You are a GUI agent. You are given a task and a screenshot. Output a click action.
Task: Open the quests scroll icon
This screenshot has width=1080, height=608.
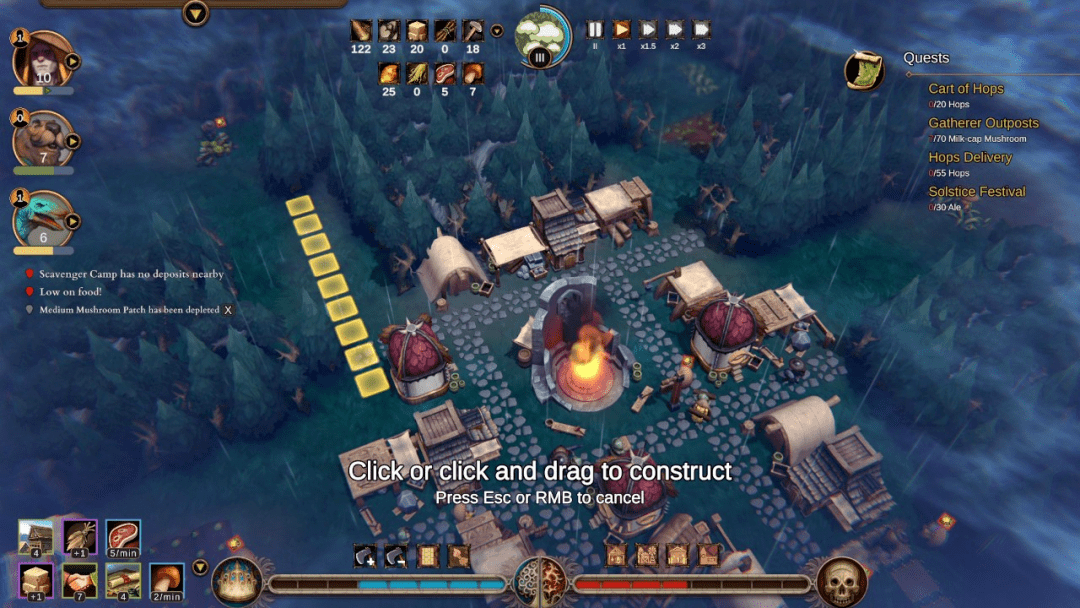click(x=863, y=70)
